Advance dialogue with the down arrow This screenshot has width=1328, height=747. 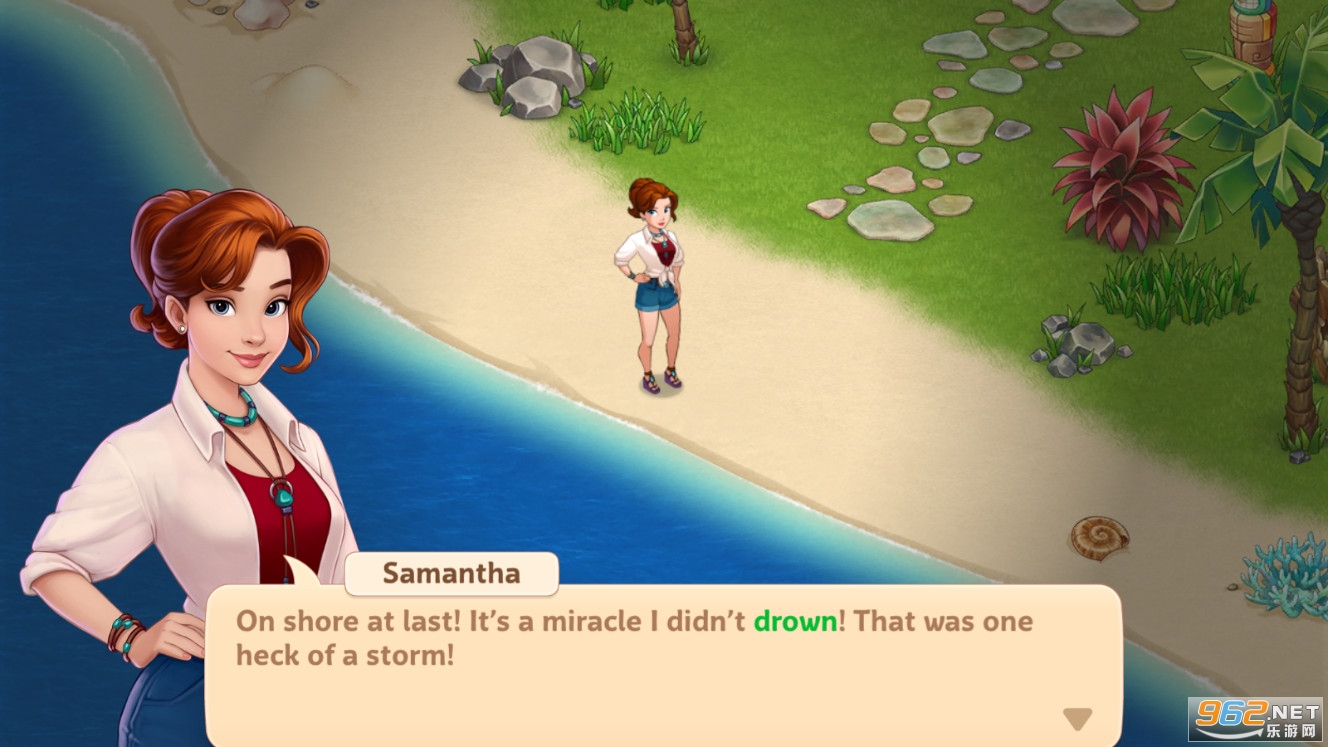click(x=1077, y=718)
